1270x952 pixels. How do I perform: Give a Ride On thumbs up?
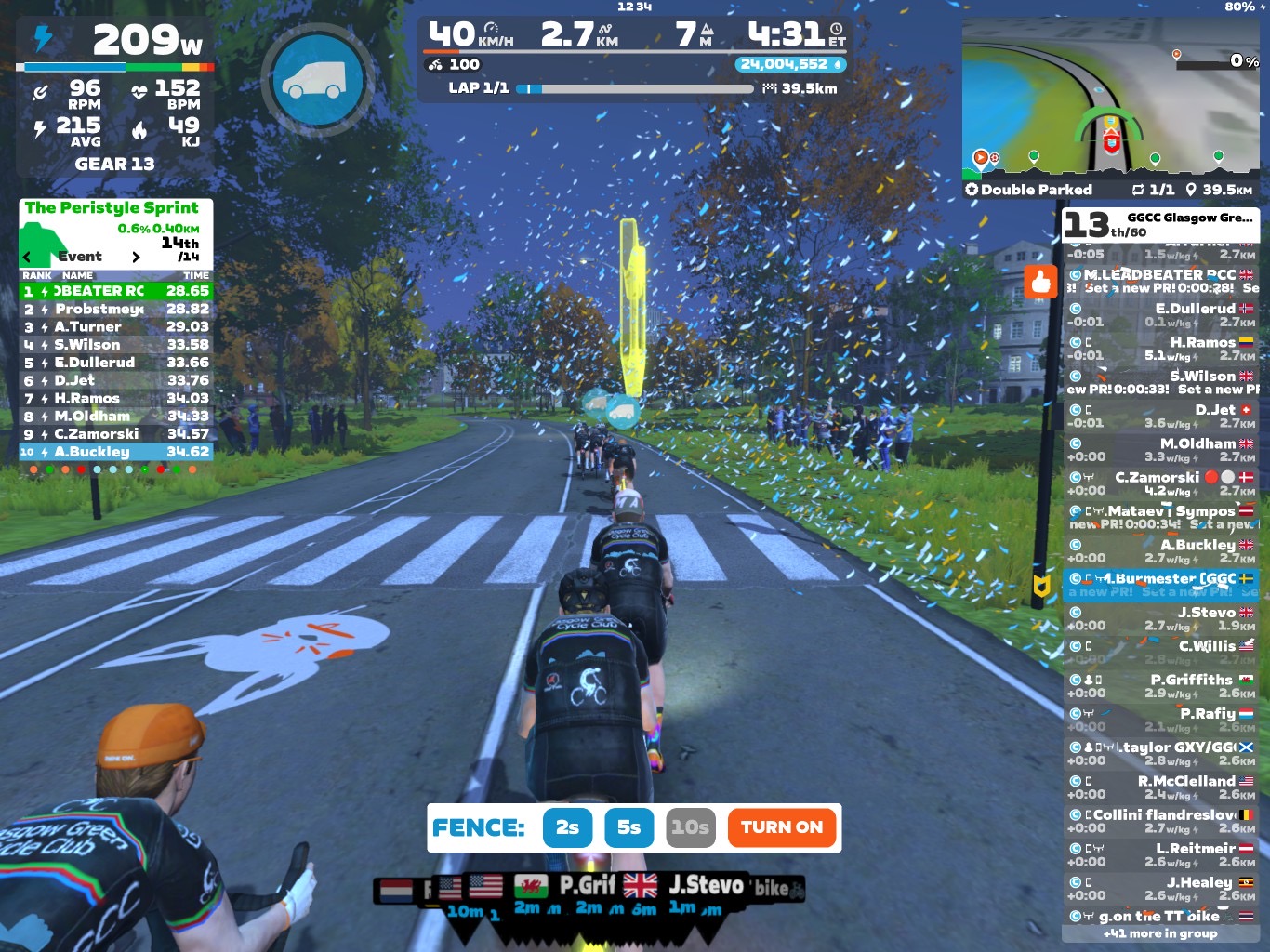point(1040,281)
